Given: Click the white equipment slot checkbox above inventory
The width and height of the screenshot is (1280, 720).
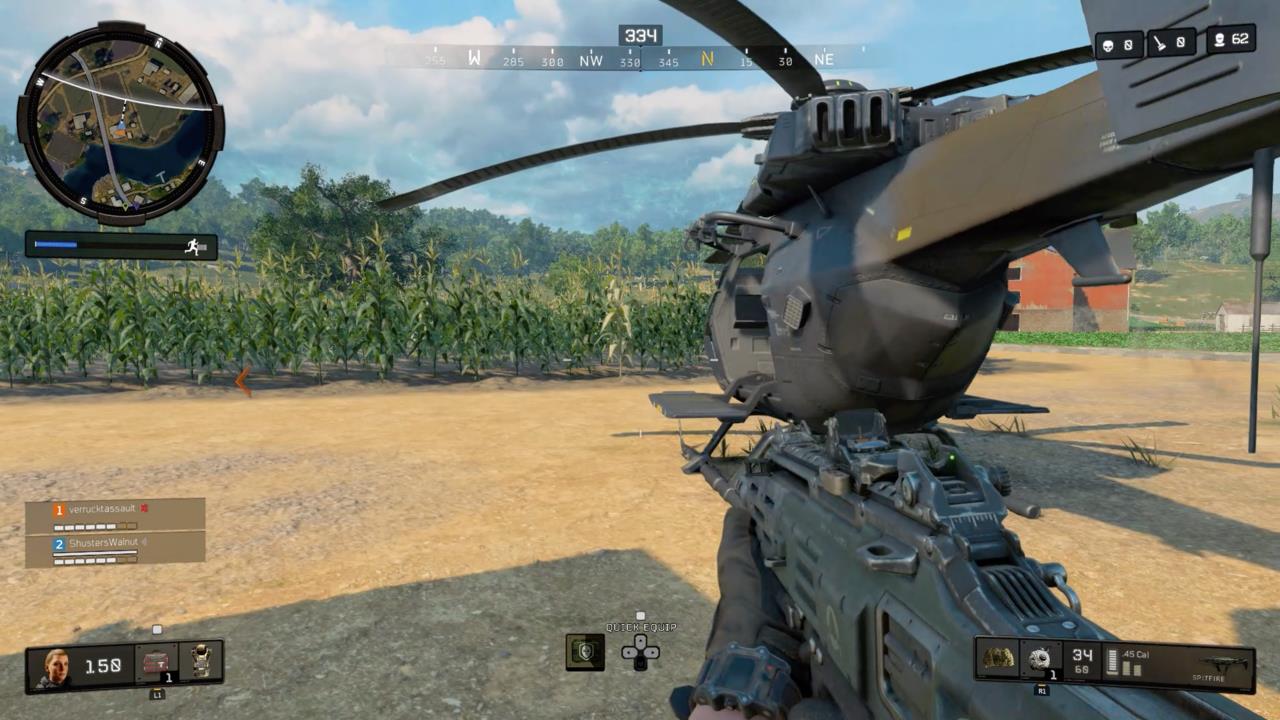Looking at the screenshot, I should click(156, 629).
